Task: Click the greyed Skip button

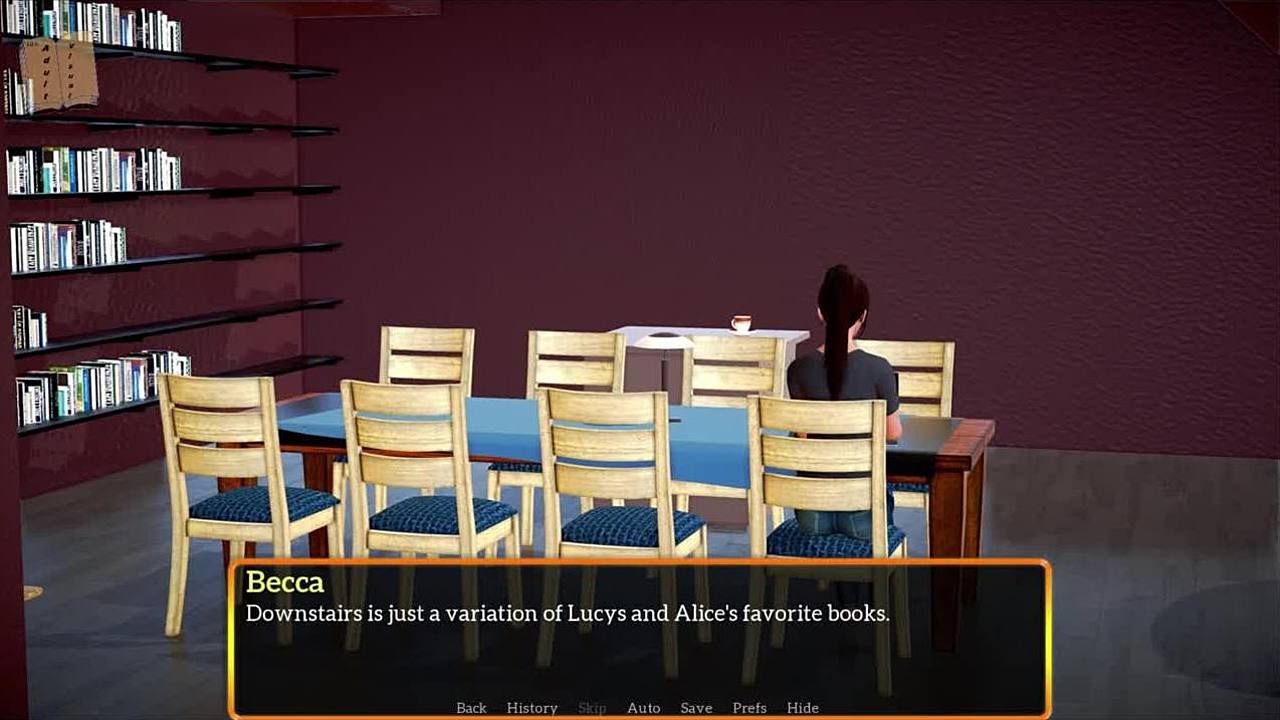Action: (x=592, y=708)
